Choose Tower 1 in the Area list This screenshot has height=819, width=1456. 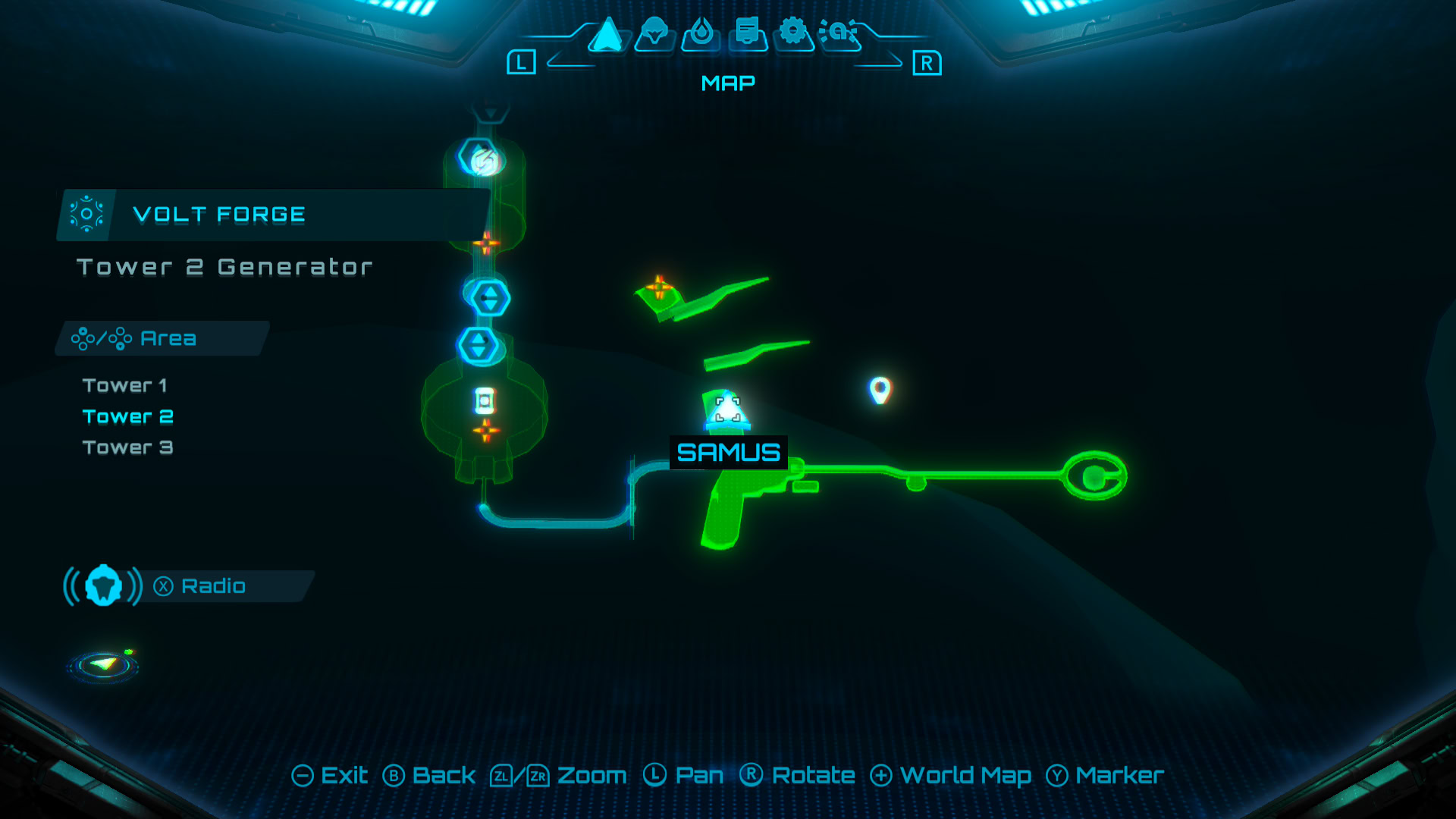point(124,386)
